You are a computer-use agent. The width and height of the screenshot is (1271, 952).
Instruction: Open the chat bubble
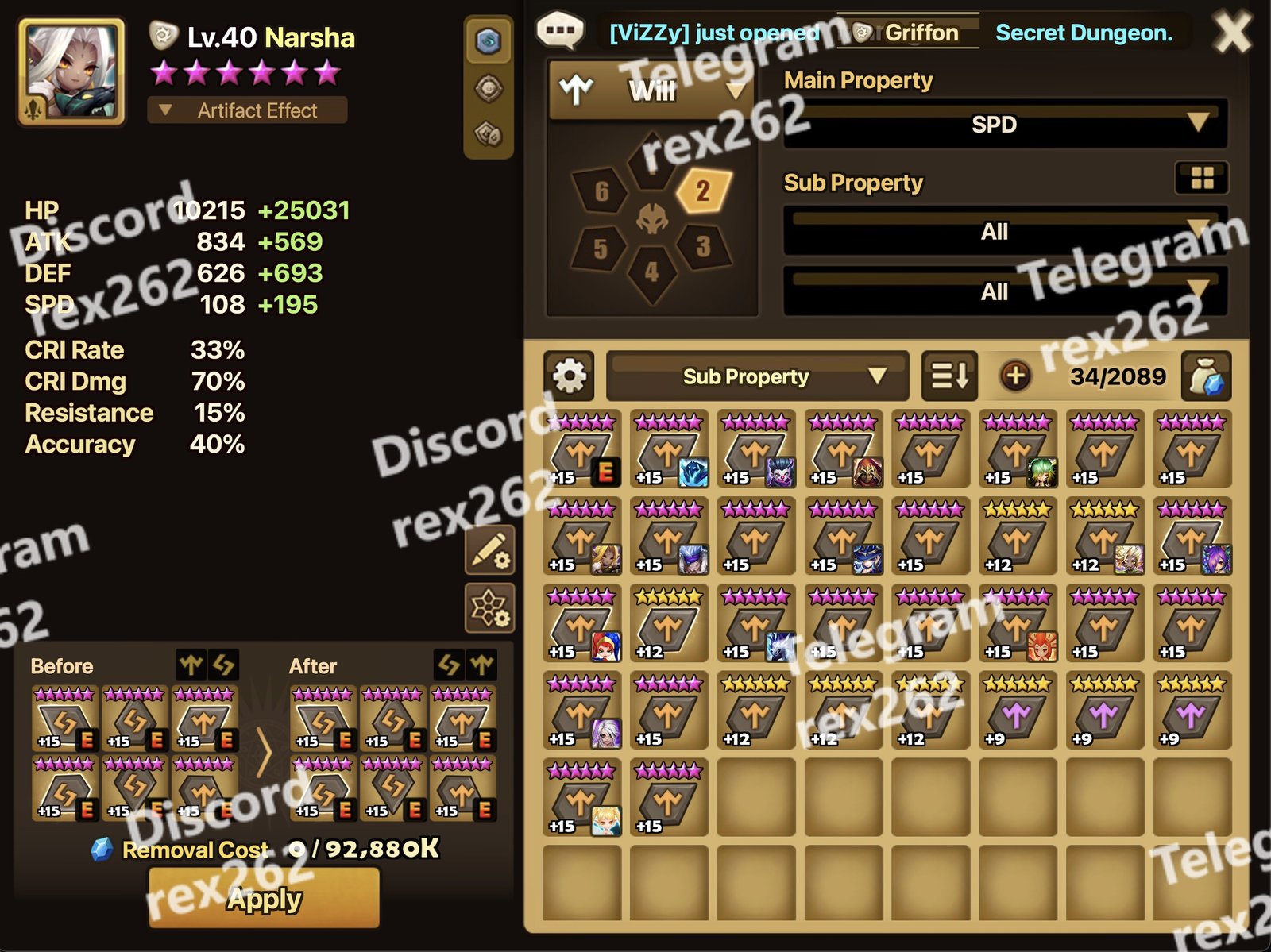pos(561,32)
